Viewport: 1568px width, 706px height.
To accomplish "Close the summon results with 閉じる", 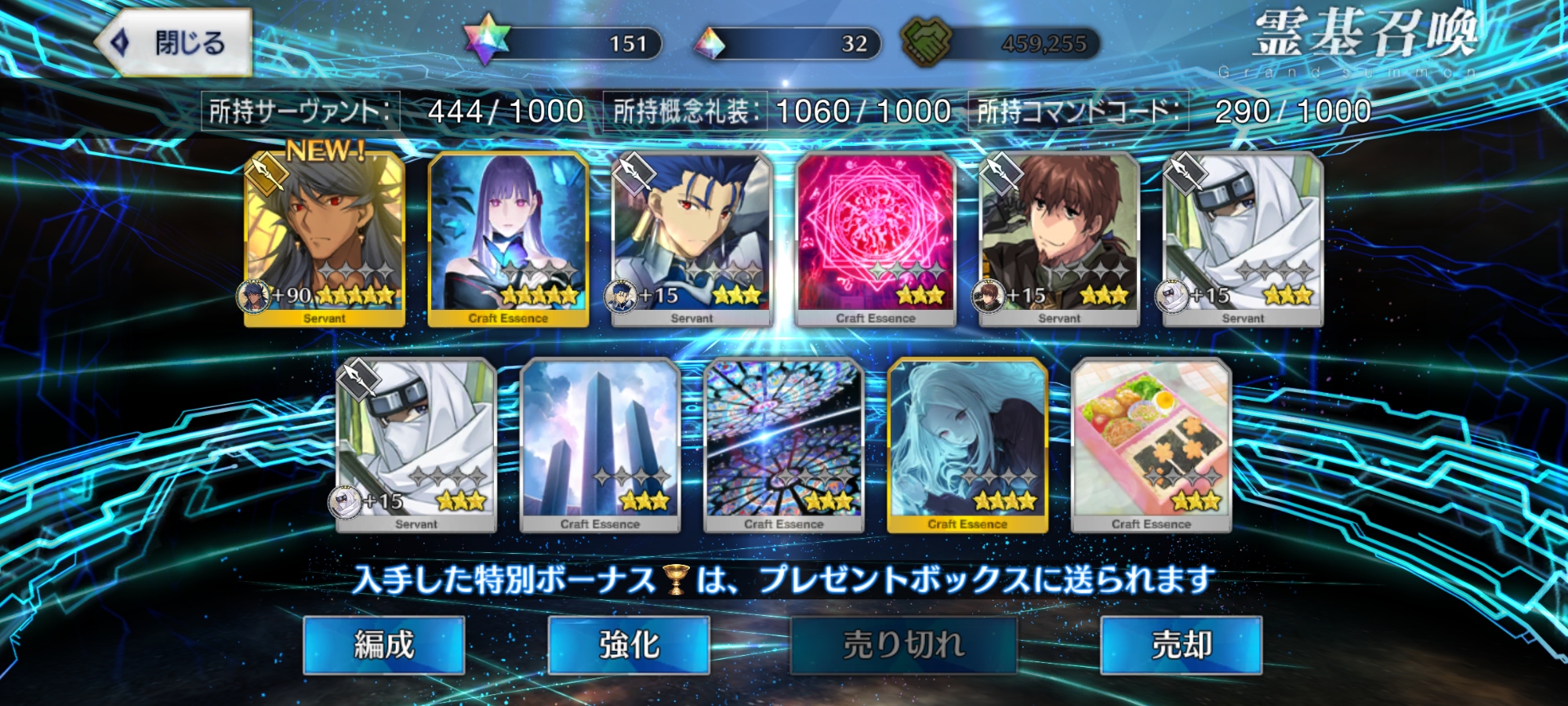I will (174, 43).
